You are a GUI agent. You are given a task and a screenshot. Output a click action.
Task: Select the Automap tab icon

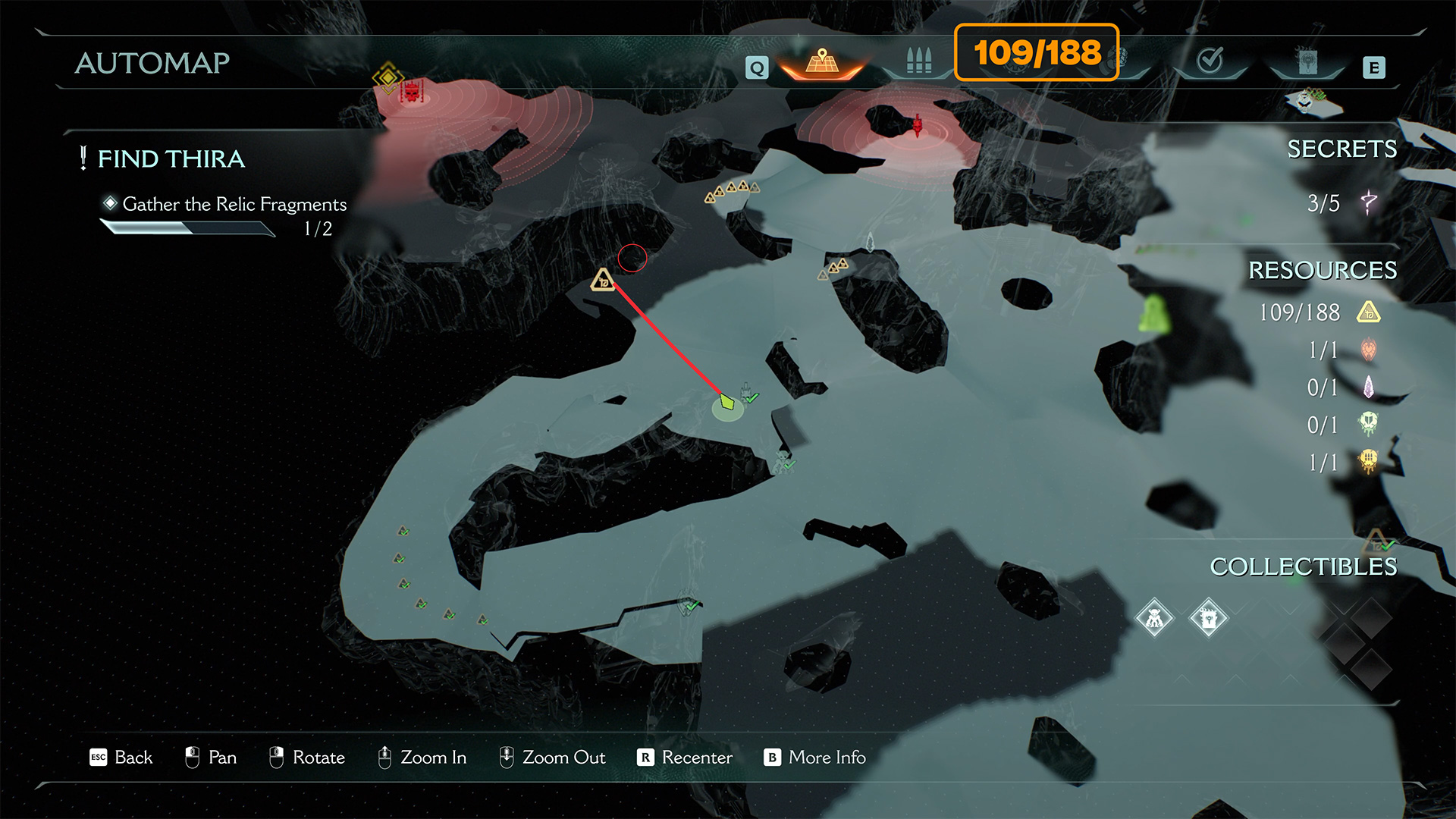(x=822, y=62)
